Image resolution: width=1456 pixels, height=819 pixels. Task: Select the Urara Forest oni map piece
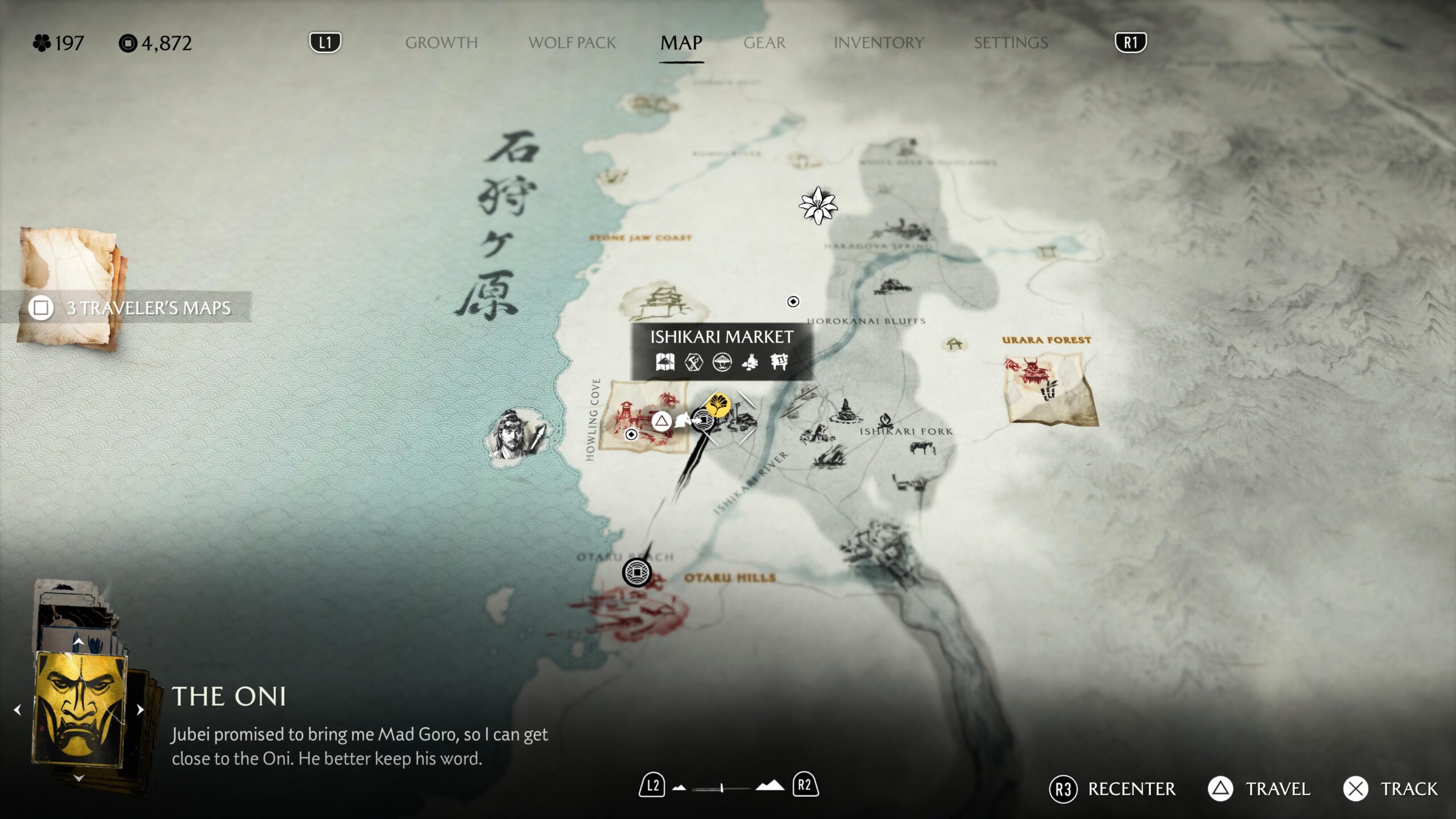(x=1049, y=388)
